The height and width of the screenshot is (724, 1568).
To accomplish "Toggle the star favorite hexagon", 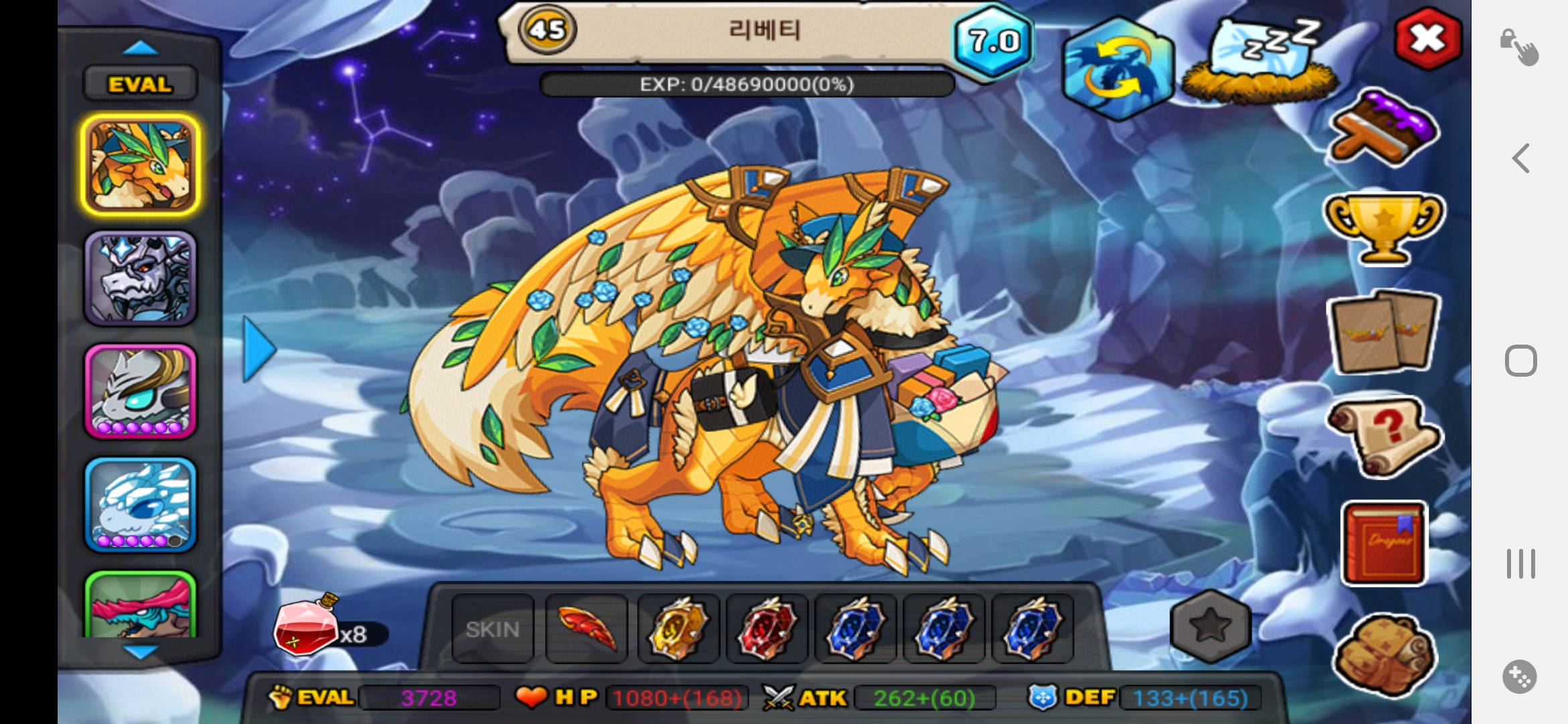I will tap(1210, 626).
